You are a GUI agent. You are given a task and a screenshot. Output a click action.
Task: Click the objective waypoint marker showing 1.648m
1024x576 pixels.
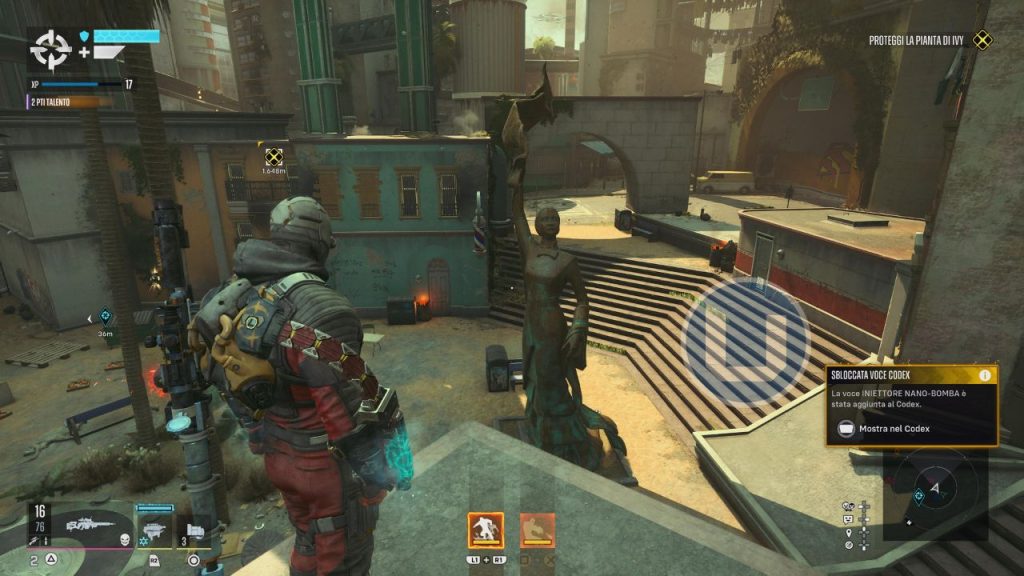click(x=274, y=157)
